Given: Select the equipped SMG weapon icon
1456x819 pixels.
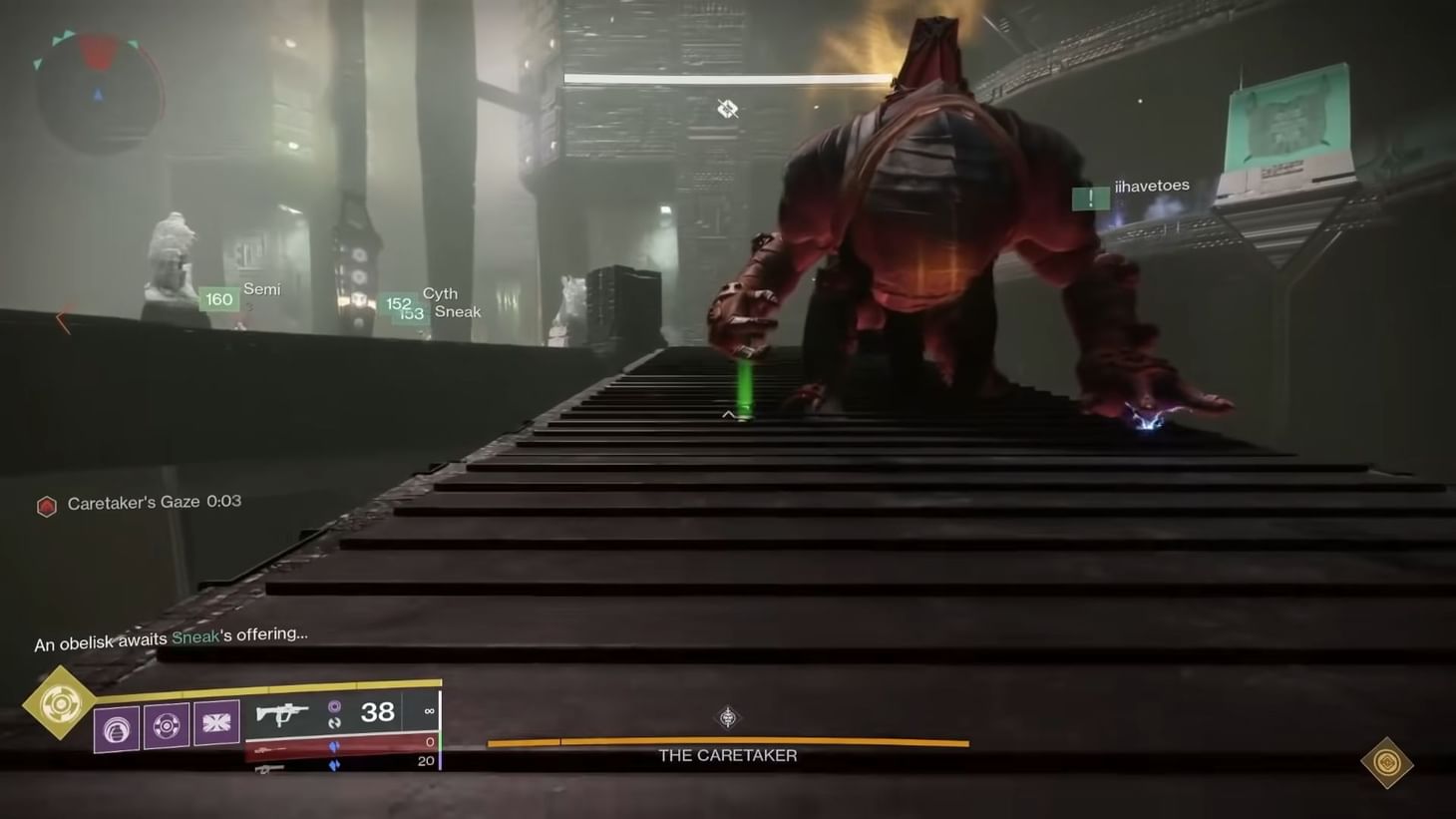Looking at the screenshot, I should [283, 712].
